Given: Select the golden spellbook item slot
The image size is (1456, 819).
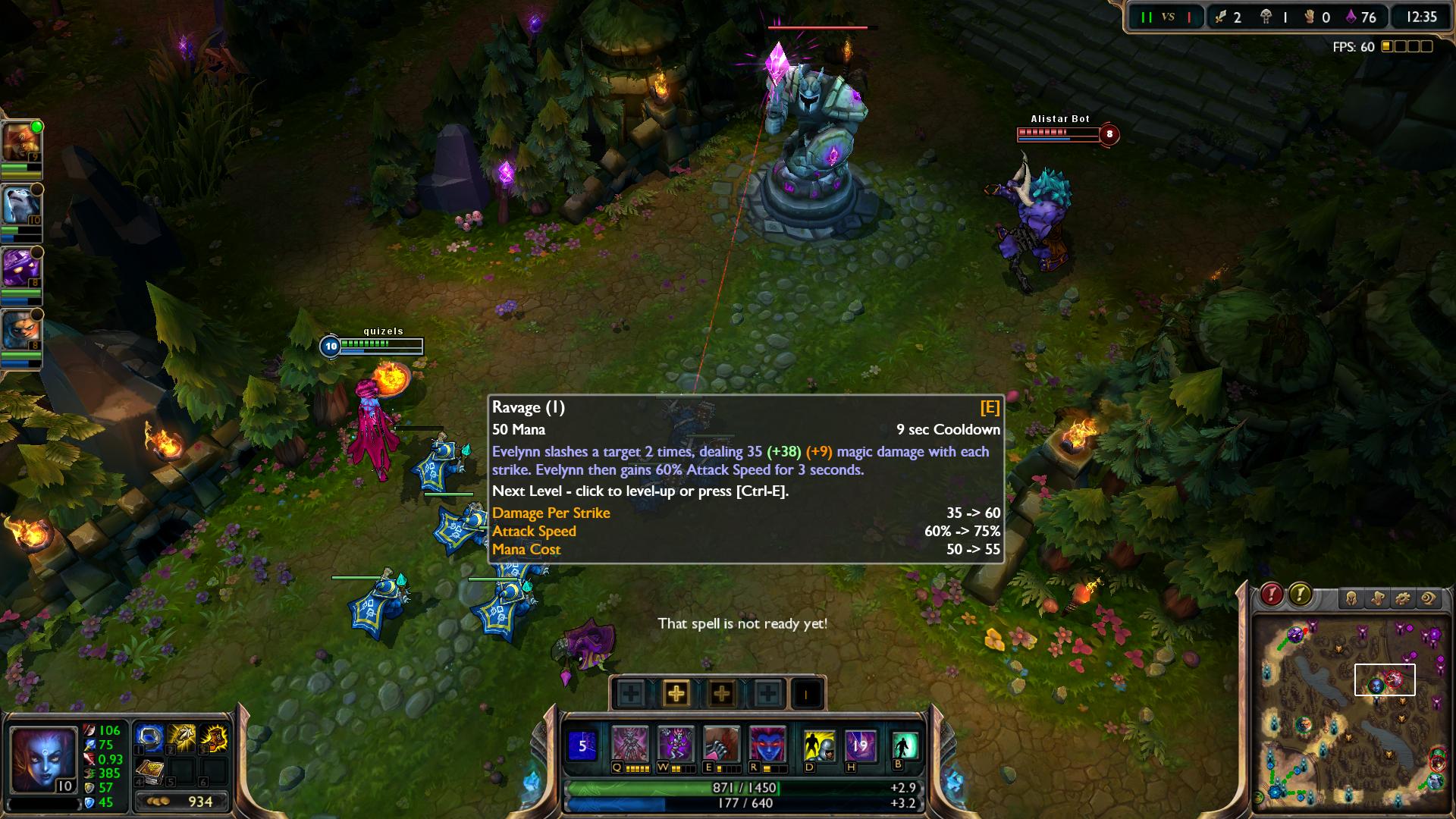Looking at the screenshot, I should click(149, 772).
